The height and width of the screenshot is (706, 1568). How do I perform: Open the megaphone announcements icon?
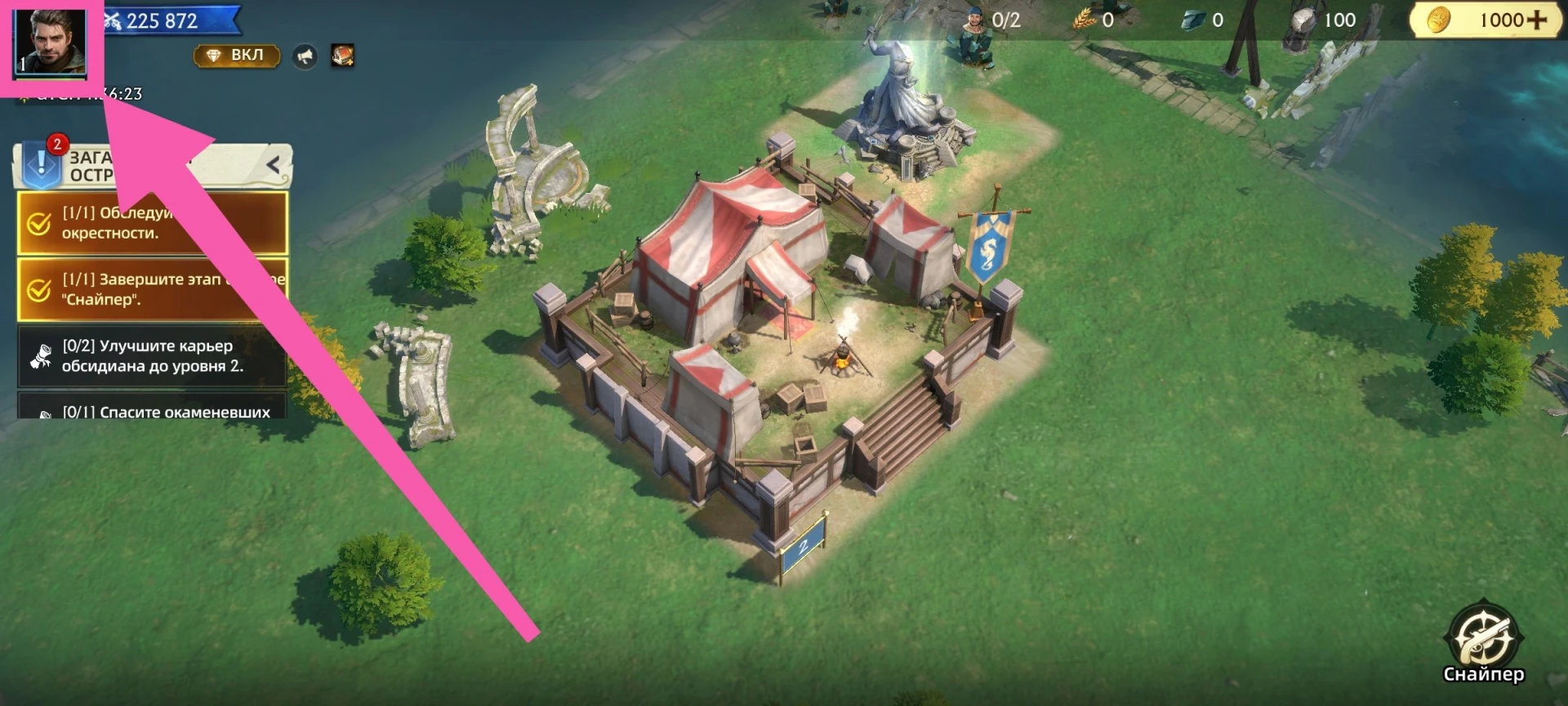pyautogui.click(x=305, y=56)
